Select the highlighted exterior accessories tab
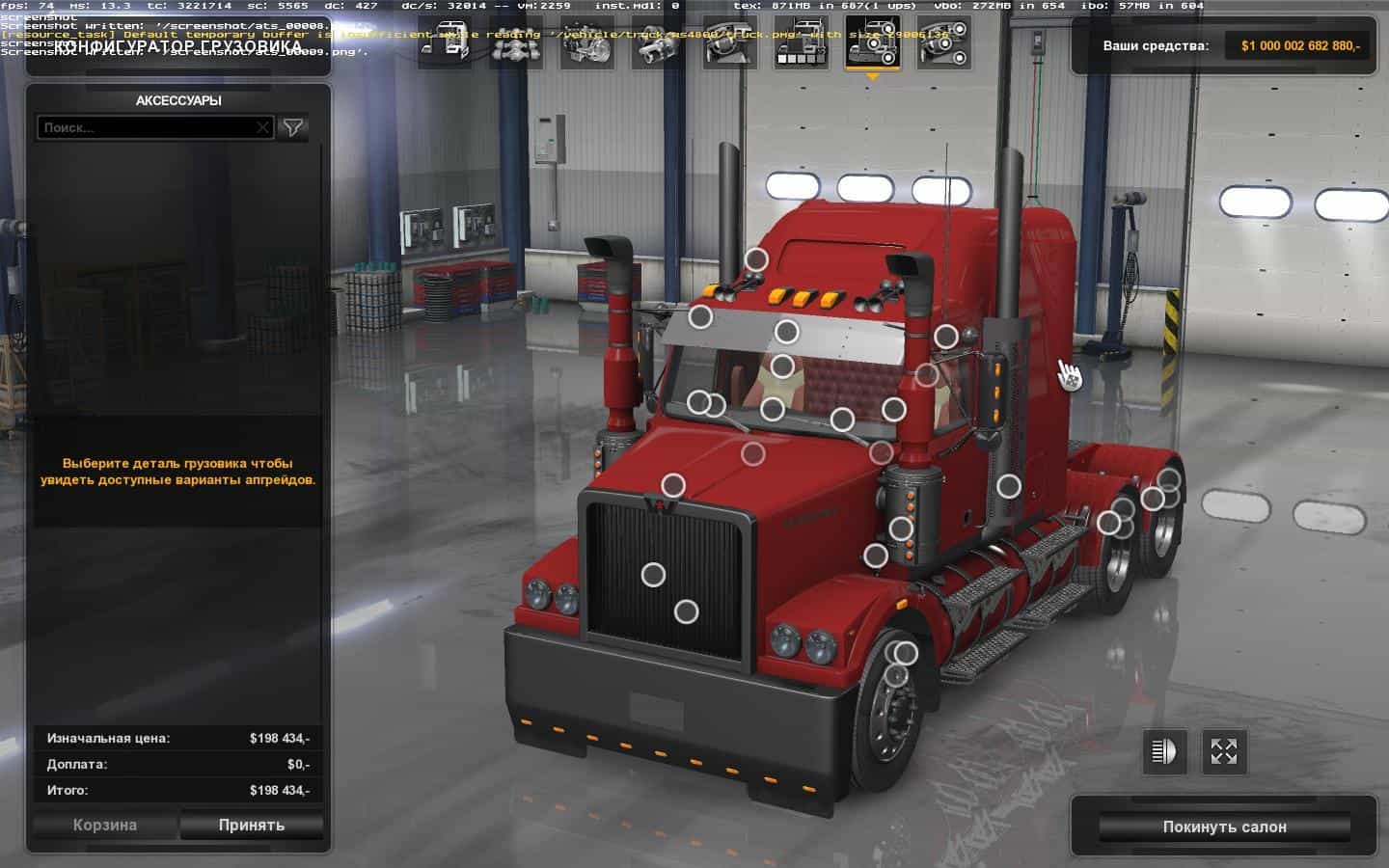The height and width of the screenshot is (868, 1389). [x=873, y=44]
